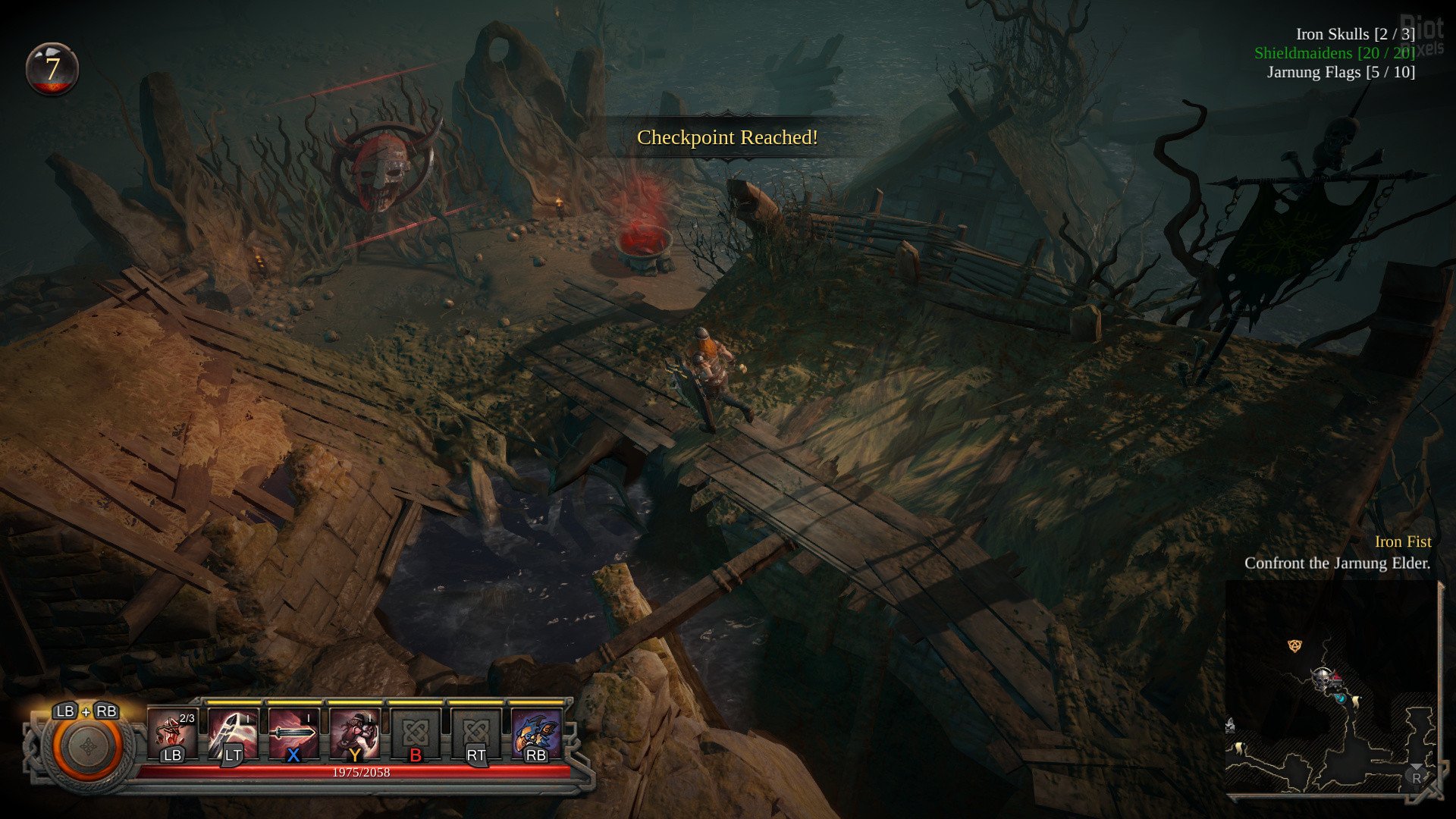This screenshot has height=819, width=1456.
Task: Click the Shieldmaidens objective counter
Action: (1334, 53)
